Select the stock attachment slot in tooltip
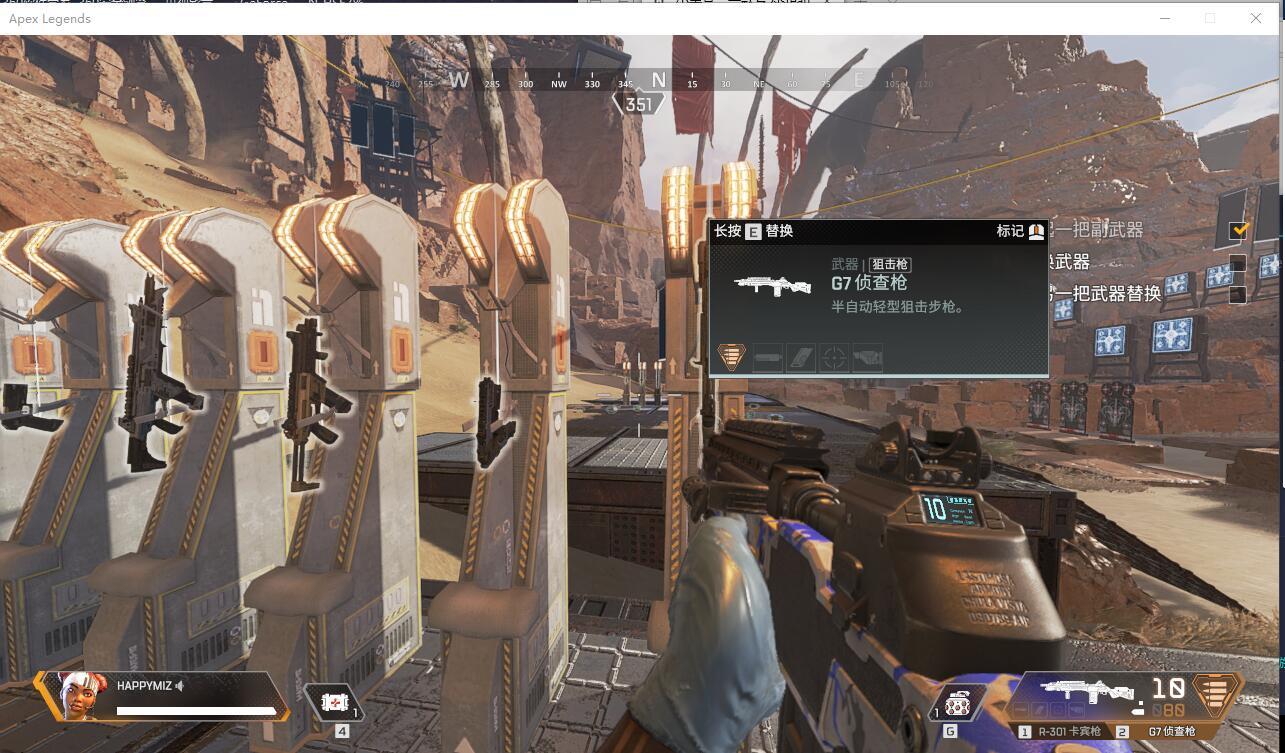Screen dimensions: 1285x753 point(867,357)
